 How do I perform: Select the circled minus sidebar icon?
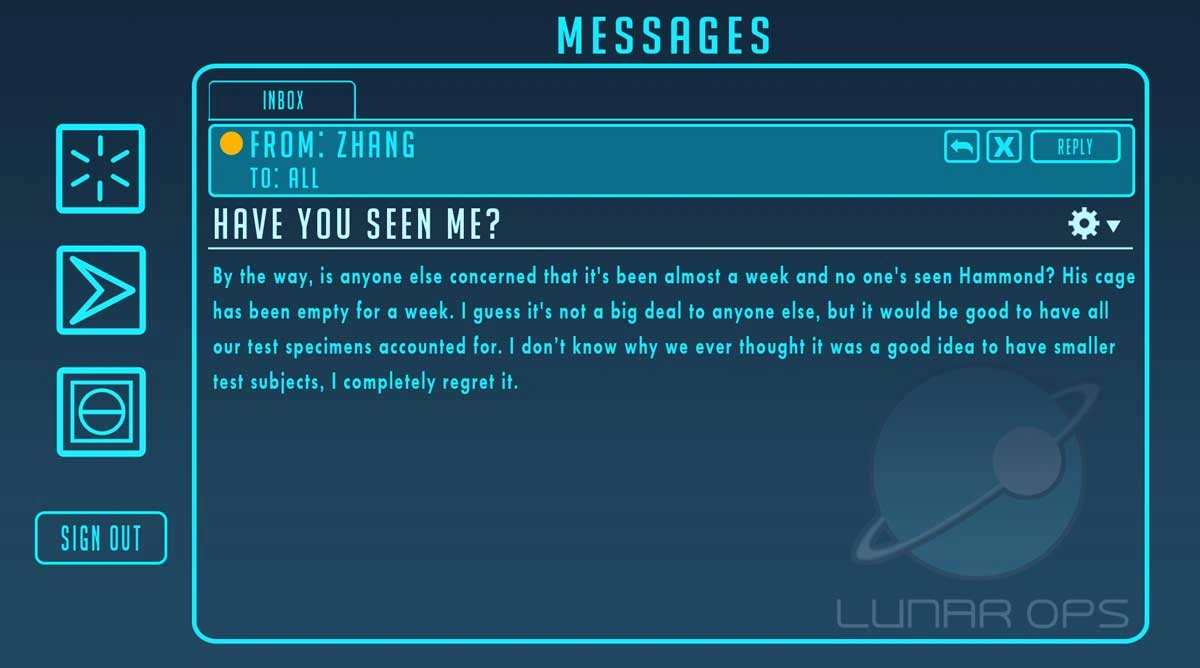(x=101, y=412)
